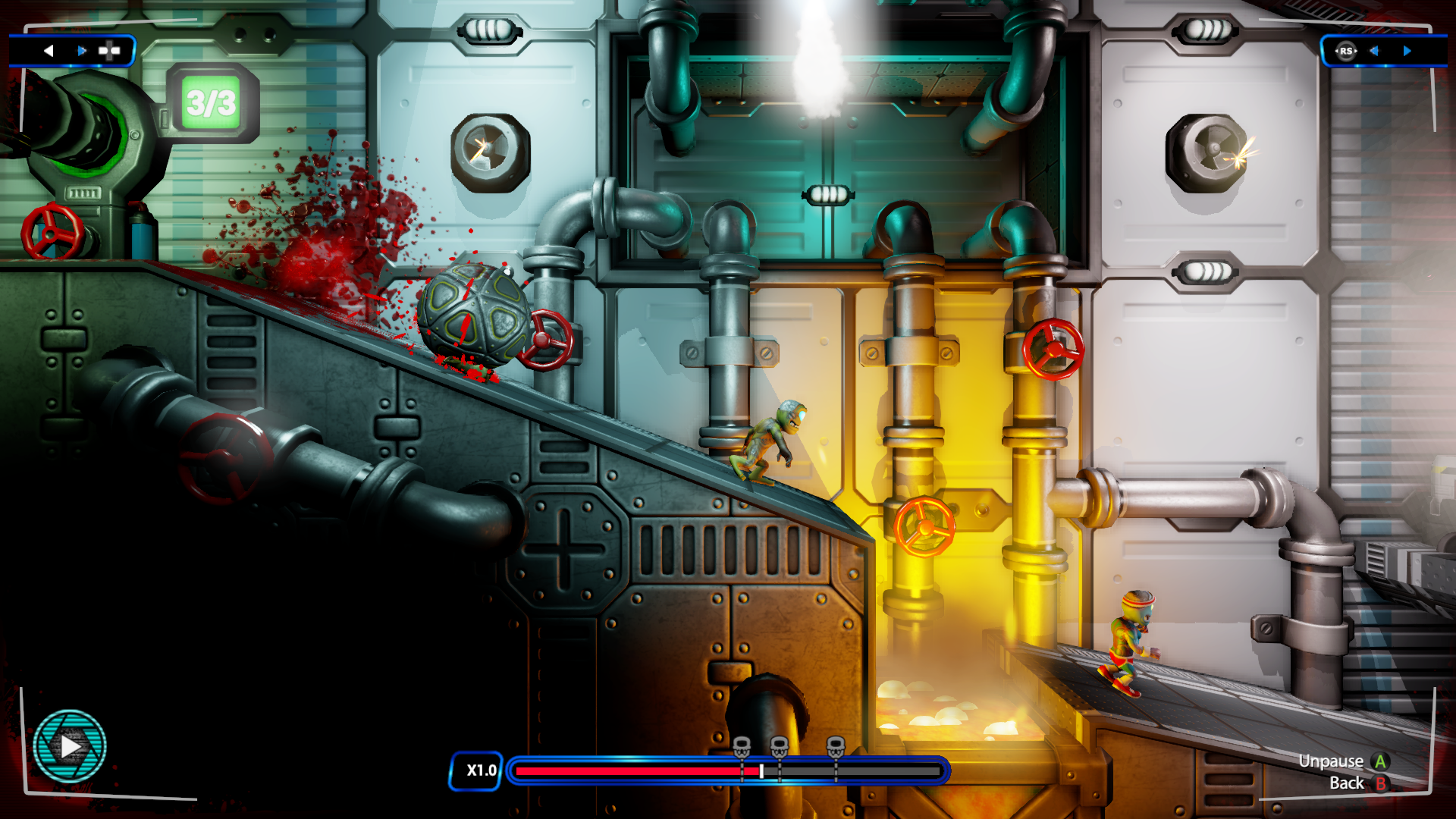Jump to the middle skull death marker
This screenshot has height=819, width=1456.
[x=779, y=746]
